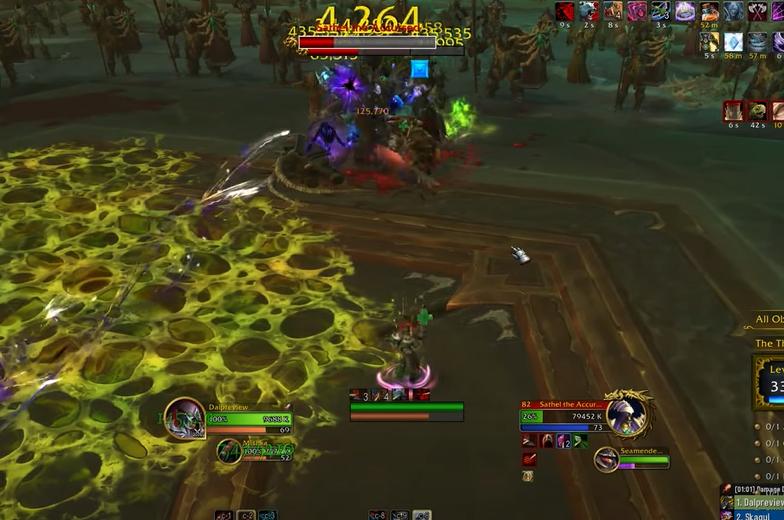This screenshot has height=520, width=784.
Task: Open the All Objectives tracker header
Action: (768, 320)
